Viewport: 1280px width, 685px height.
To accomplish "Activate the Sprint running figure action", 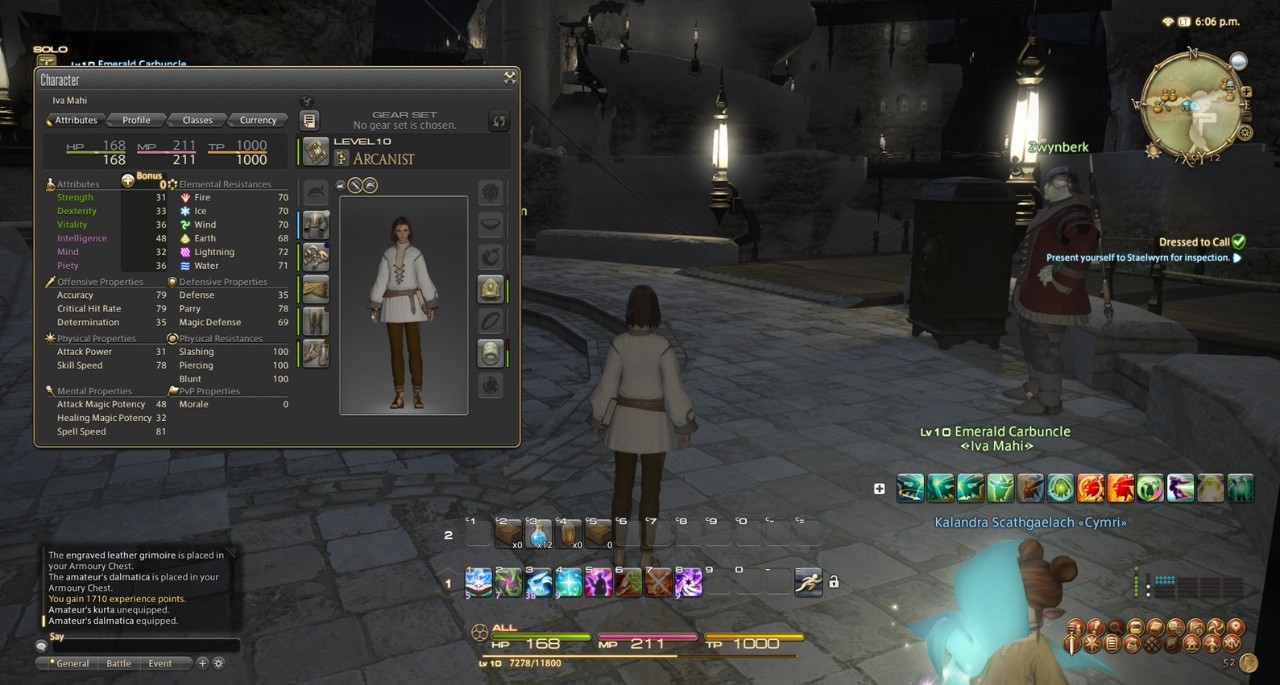I will click(x=808, y=581).
